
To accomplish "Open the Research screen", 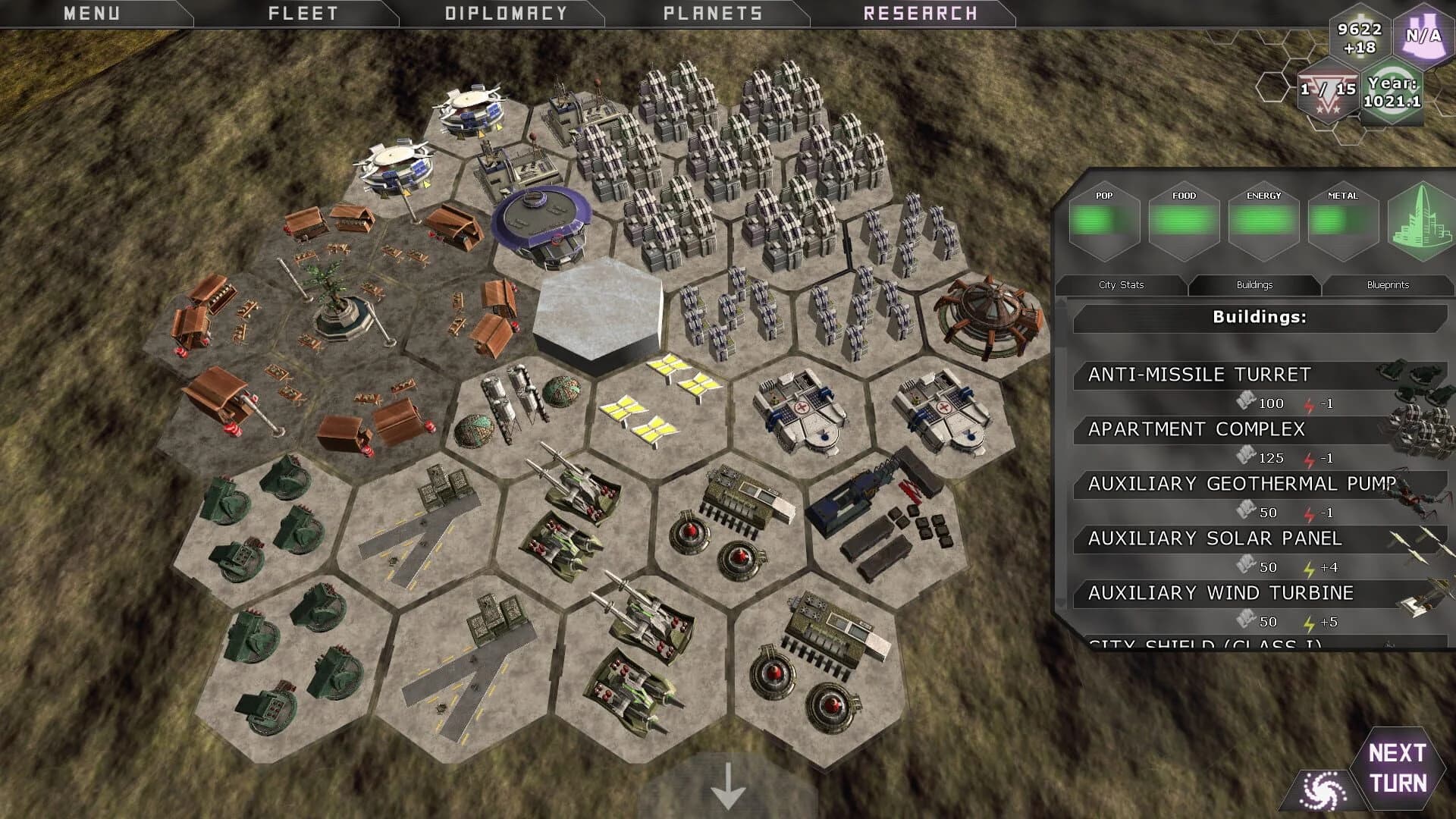I will [920, 13].
